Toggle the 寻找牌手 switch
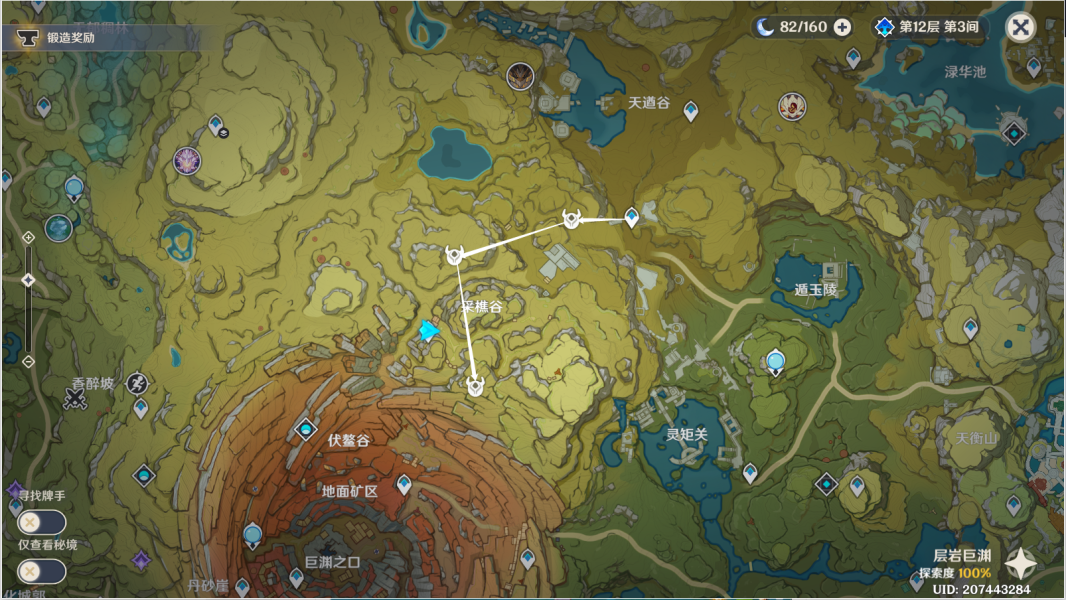 pos(41,522)
